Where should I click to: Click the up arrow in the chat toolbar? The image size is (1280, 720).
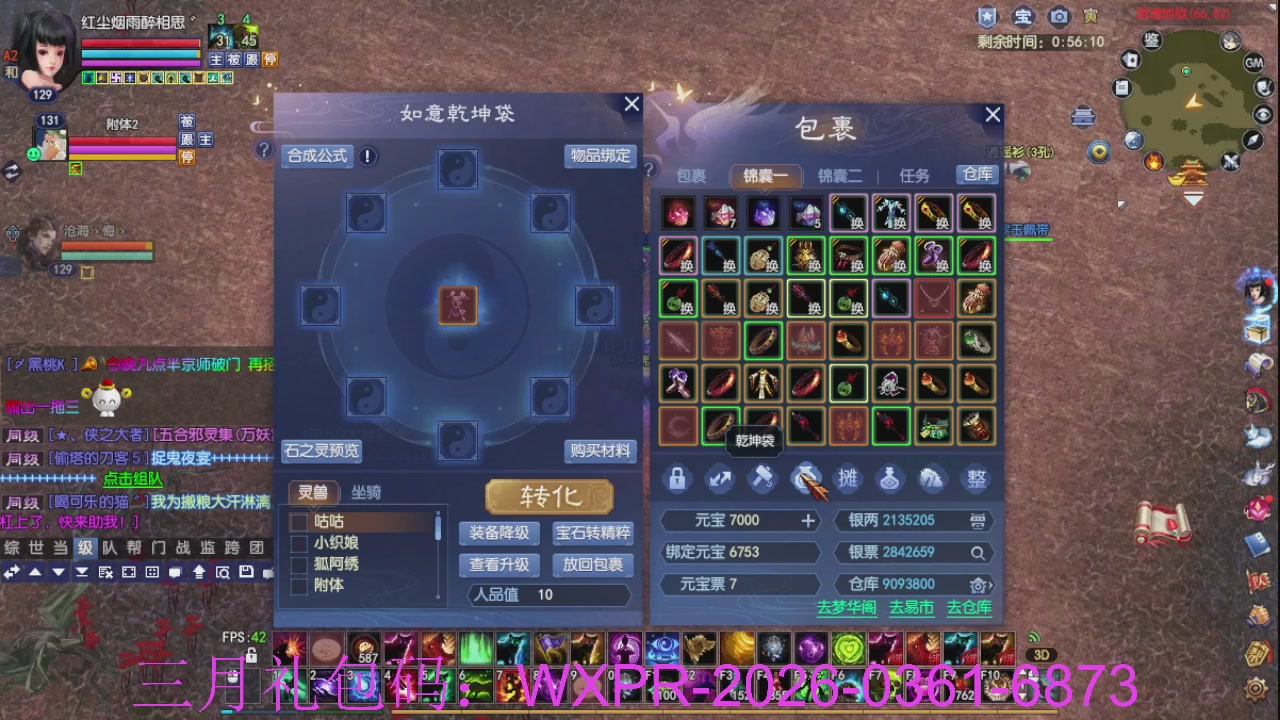[34, 573]
